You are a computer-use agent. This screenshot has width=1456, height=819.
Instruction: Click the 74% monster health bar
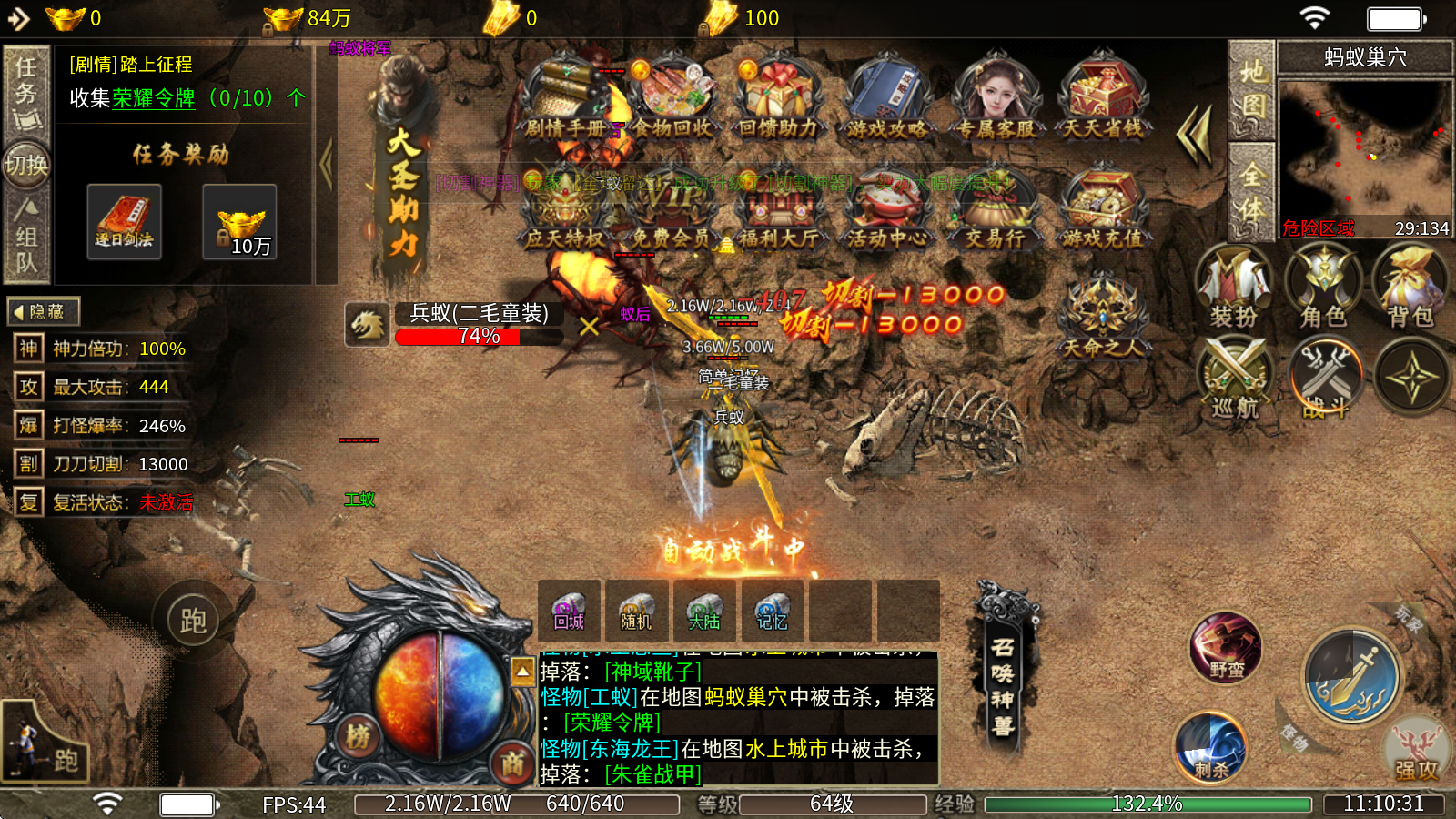pos(480,337)
